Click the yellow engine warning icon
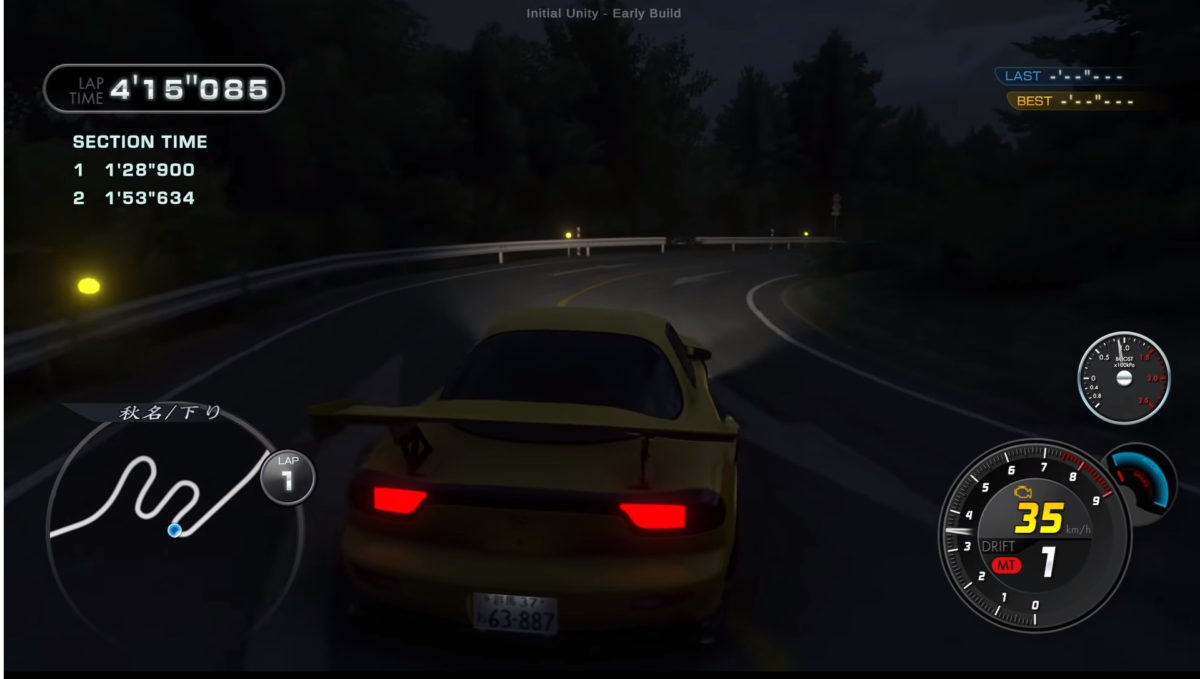 (1022, 491)
